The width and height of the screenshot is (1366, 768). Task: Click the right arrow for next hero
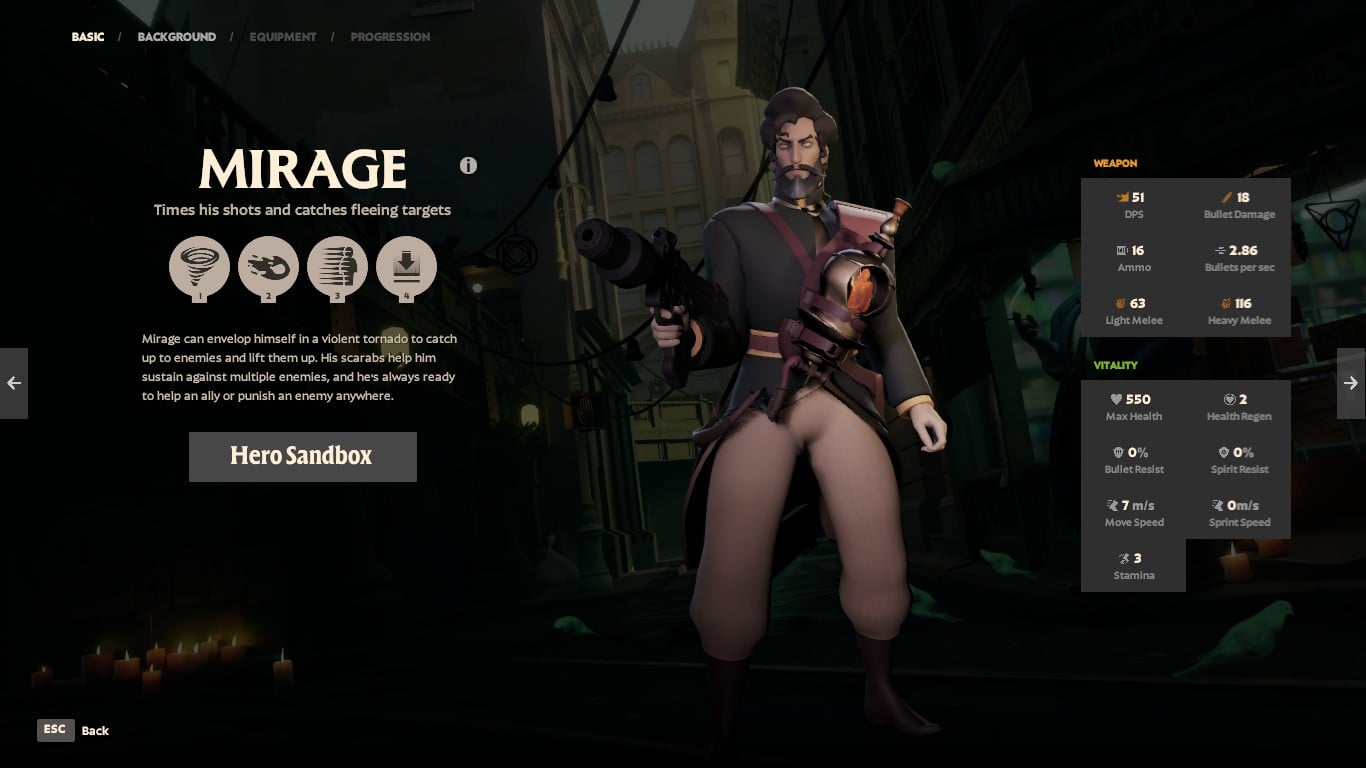(1351, 383)
